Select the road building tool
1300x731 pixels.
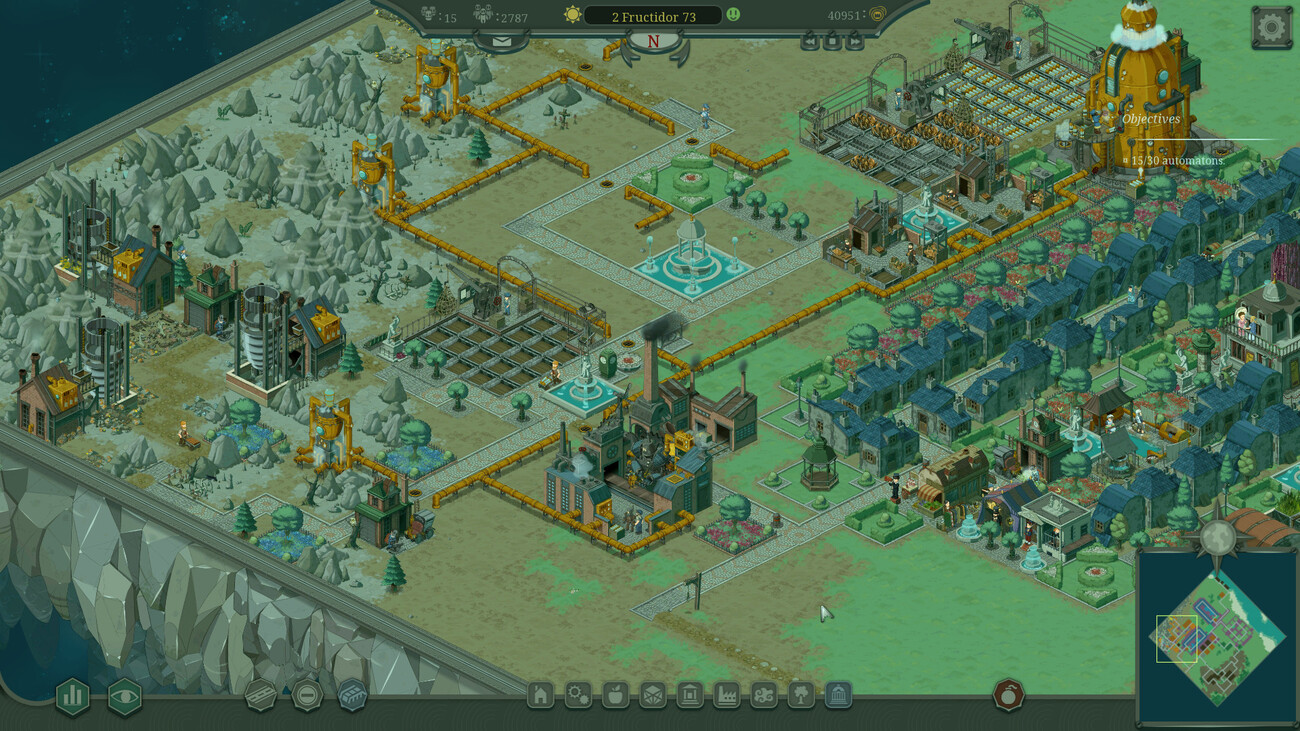tap(261, 695)
